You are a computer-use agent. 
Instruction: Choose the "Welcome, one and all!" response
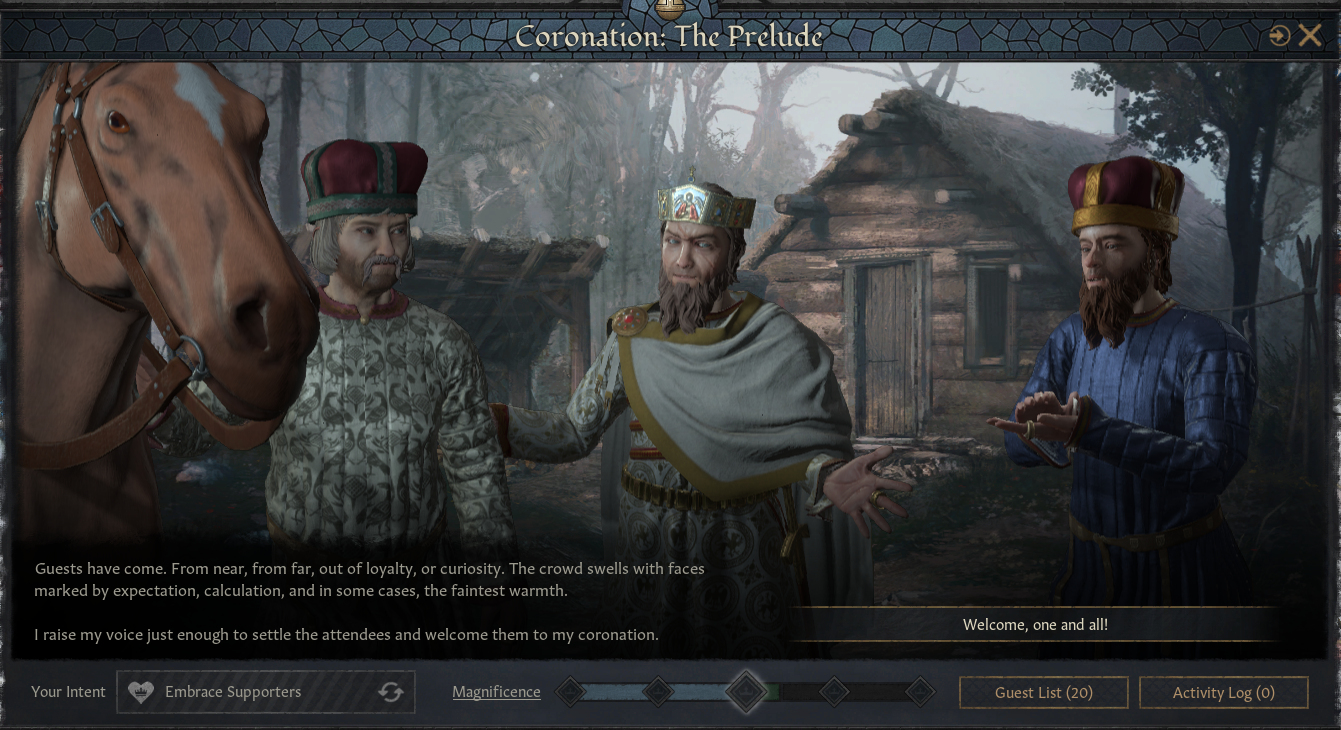(1035, 625)
